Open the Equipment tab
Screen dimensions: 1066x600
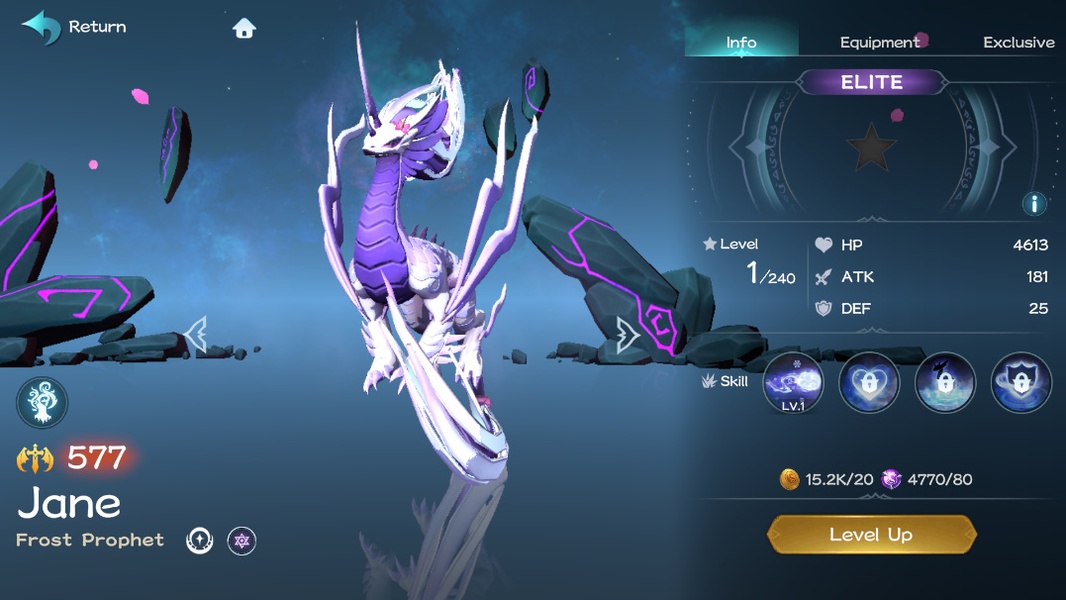tap(879, 42)
